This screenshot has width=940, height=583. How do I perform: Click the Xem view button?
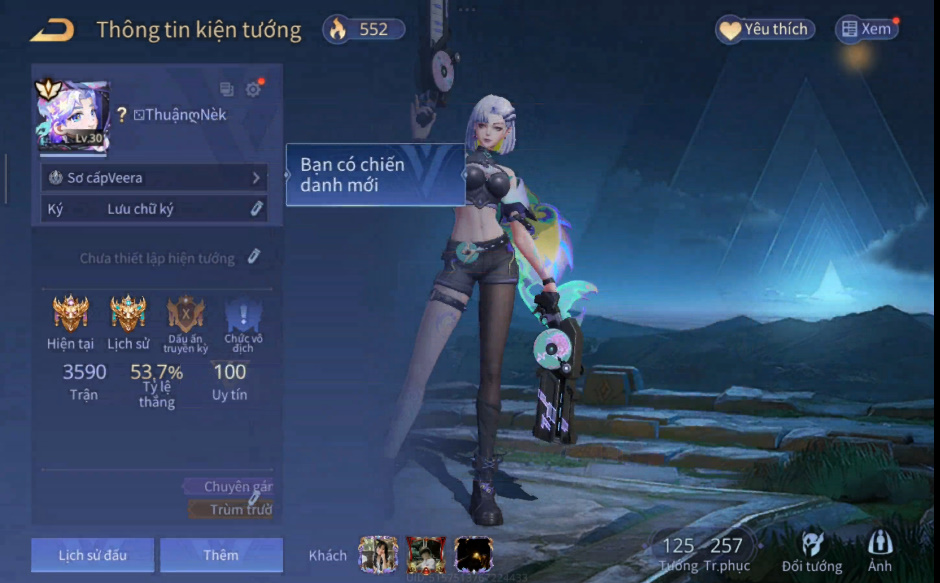point(866,30)
